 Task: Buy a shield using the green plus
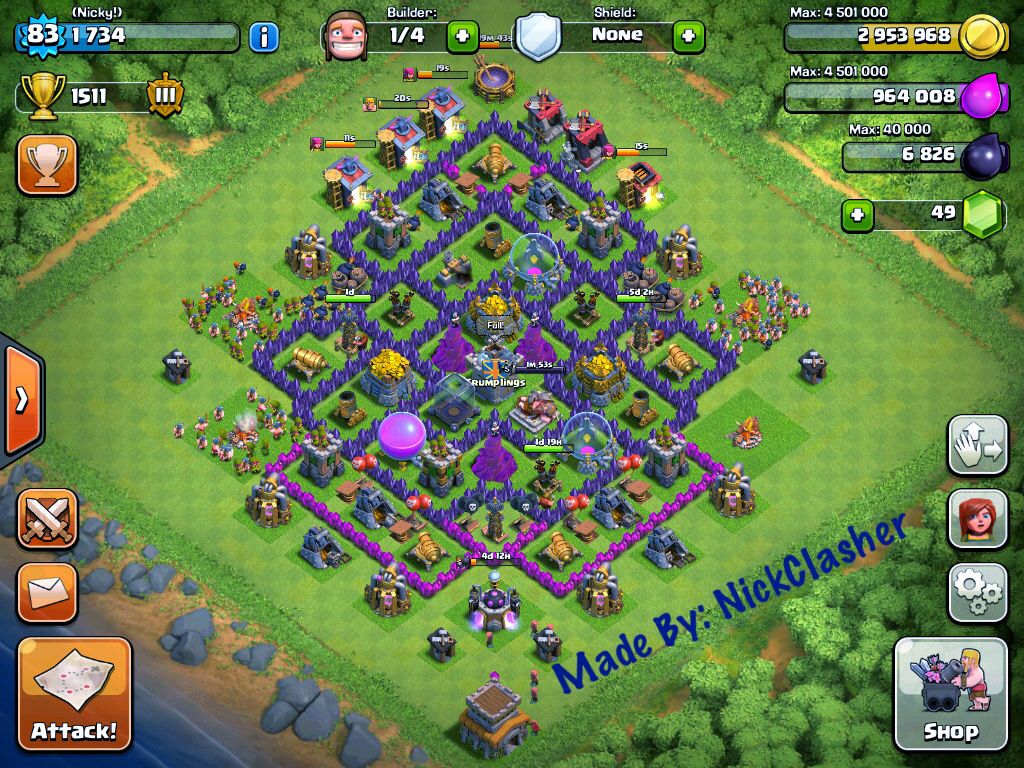[688, 37]
